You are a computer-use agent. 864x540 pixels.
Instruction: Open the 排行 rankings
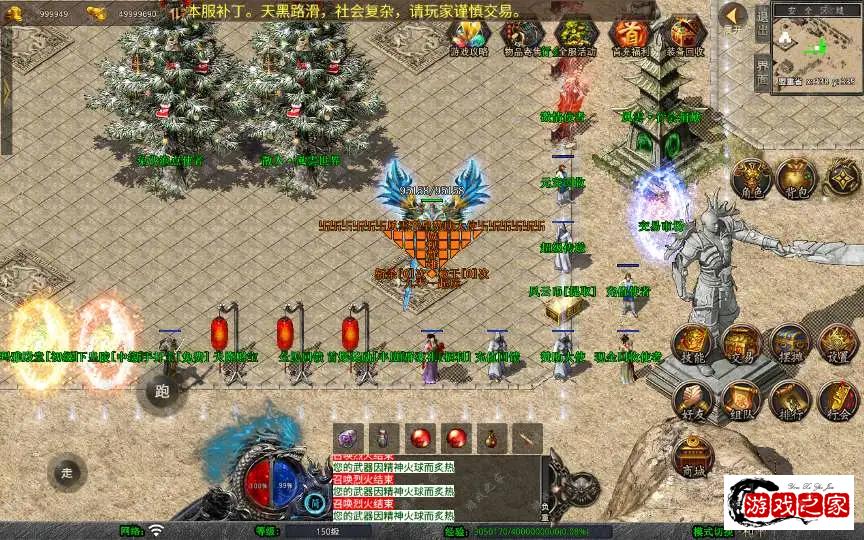[x=789, y=400]
